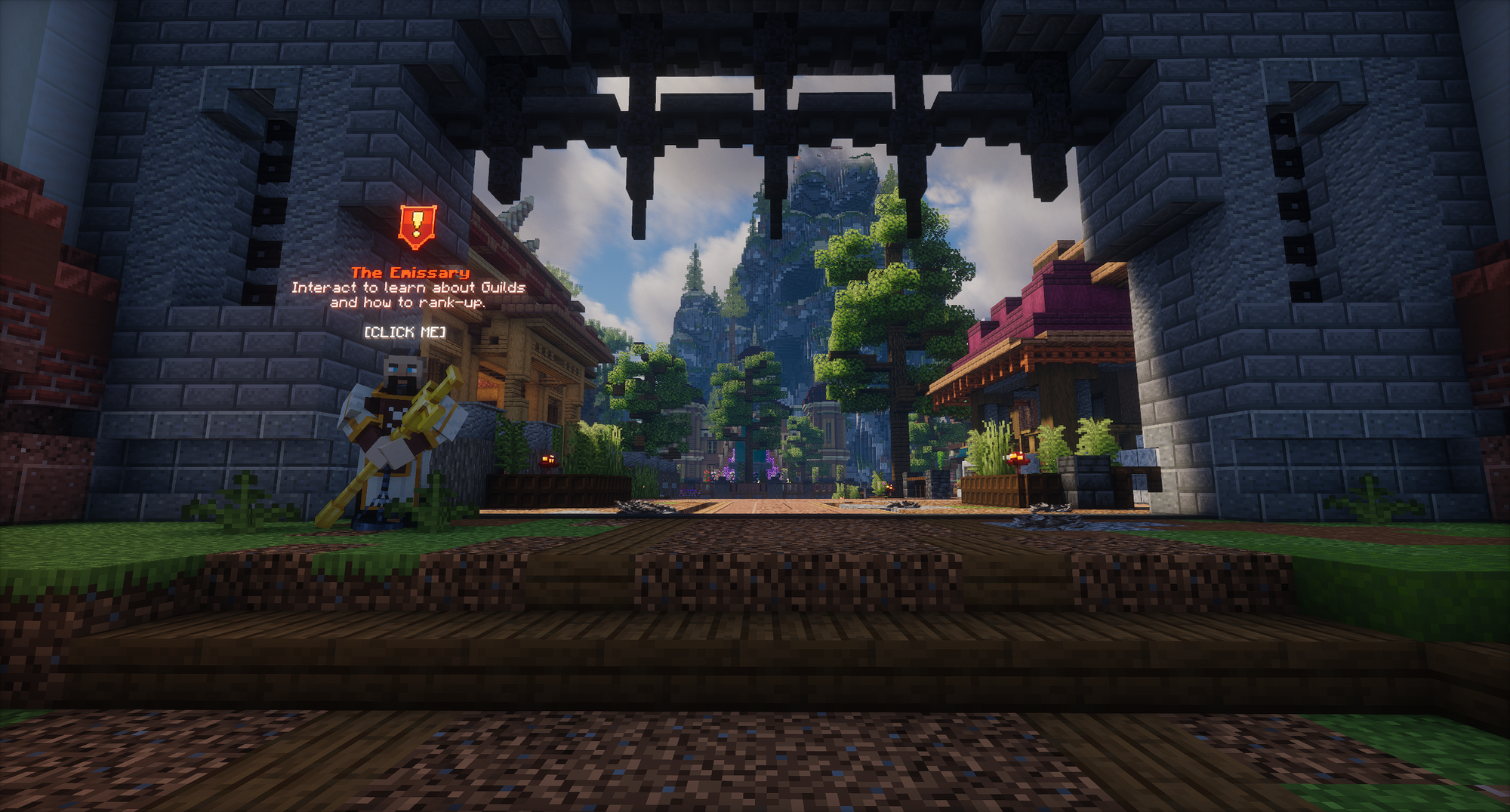Select the orange exclamation quest marker
Image resolution: width=1510 pixels, height=812 pixels.
pos(417,226)
